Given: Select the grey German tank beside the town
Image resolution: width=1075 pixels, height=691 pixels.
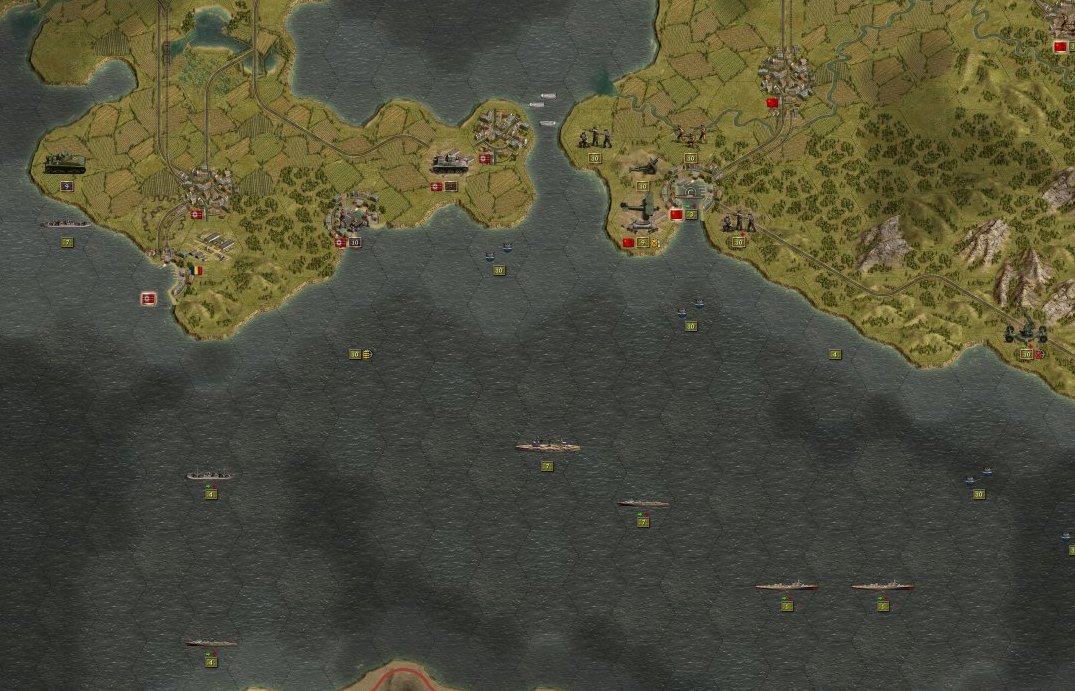Looking at the screenshot, I should (x=451, y=160).
